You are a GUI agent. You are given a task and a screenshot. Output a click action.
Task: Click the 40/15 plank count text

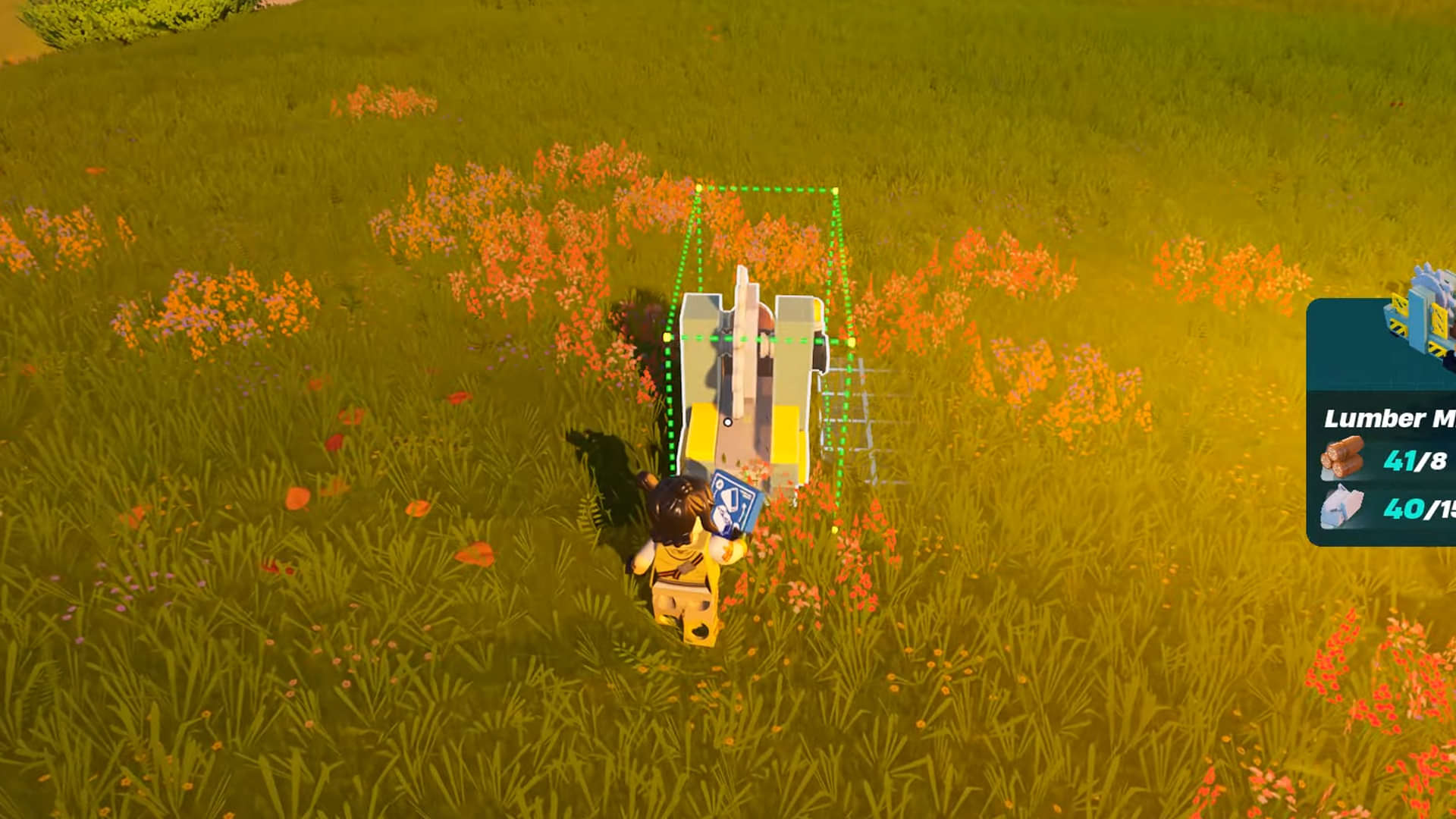click(1417, 509)
